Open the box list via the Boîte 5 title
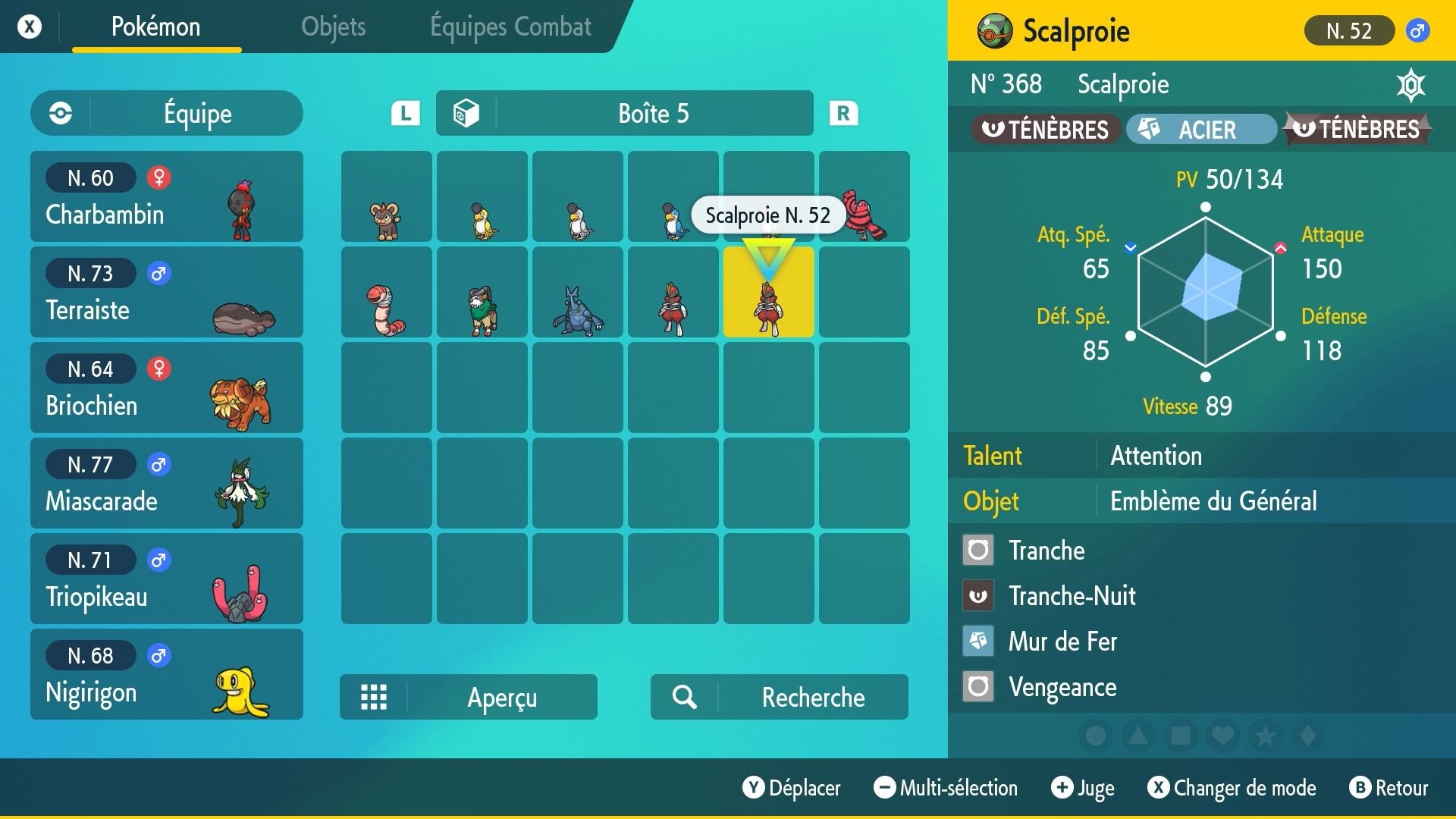Viewport: 1456px width, 819px height. 654,113
